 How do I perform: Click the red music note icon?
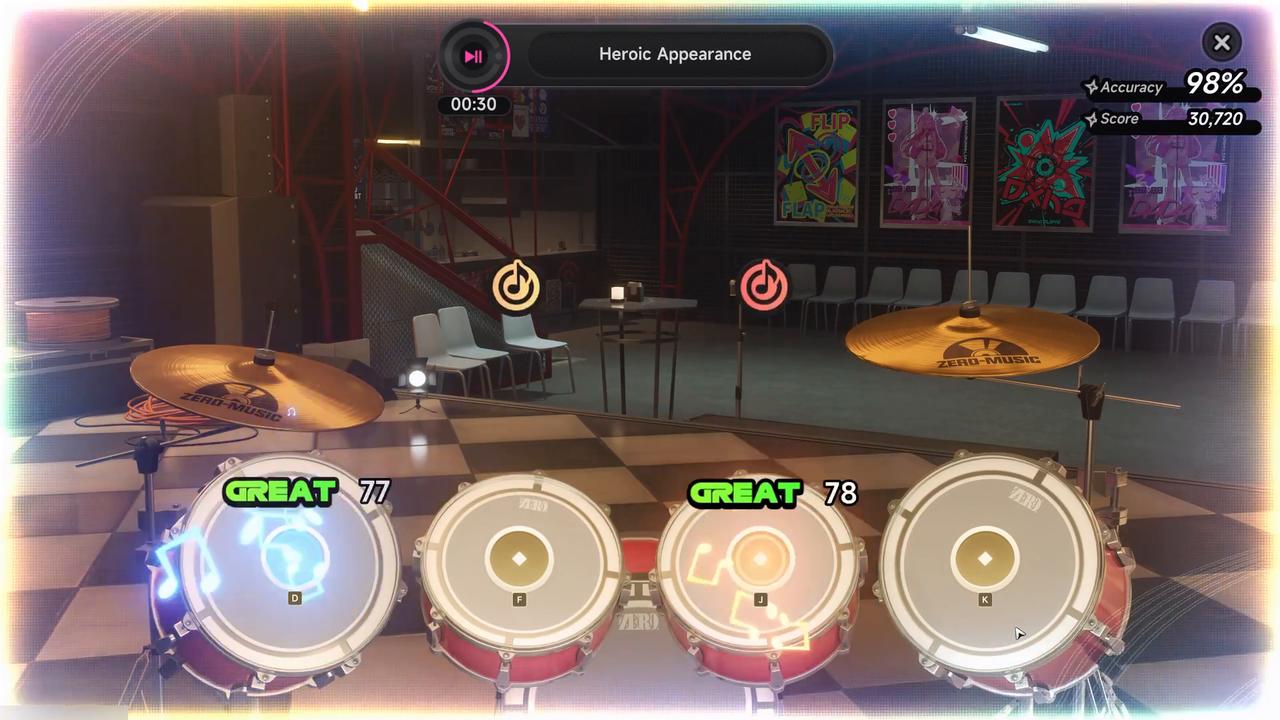tap(763, 287)
